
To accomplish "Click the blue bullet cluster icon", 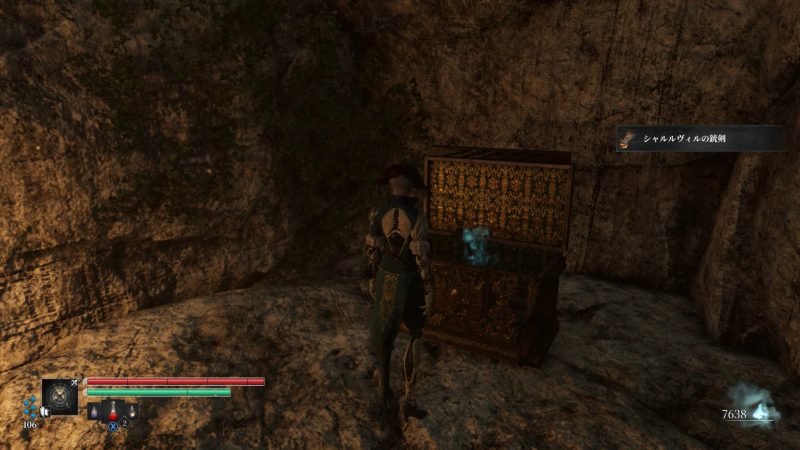I will point(29,407).
